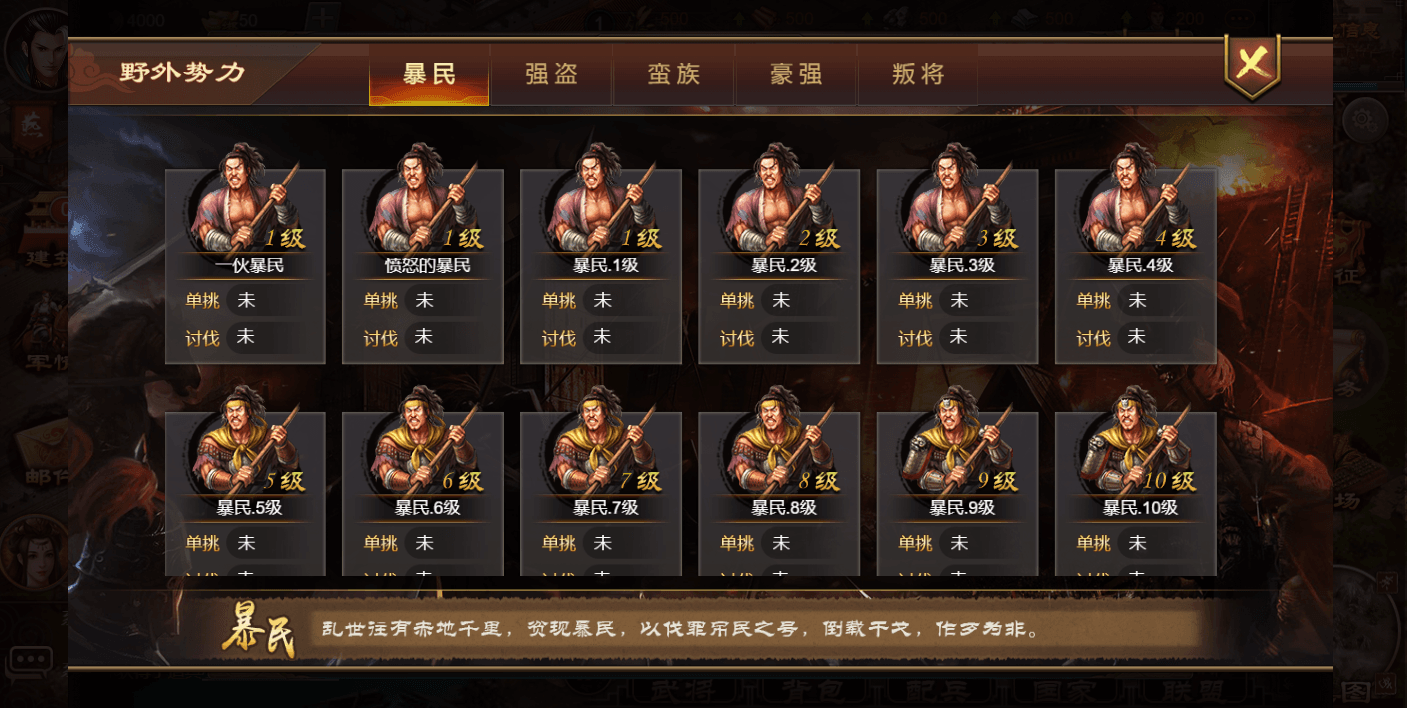
Task: Pick the 暴民.1级 card
Action: coord(601,265)
